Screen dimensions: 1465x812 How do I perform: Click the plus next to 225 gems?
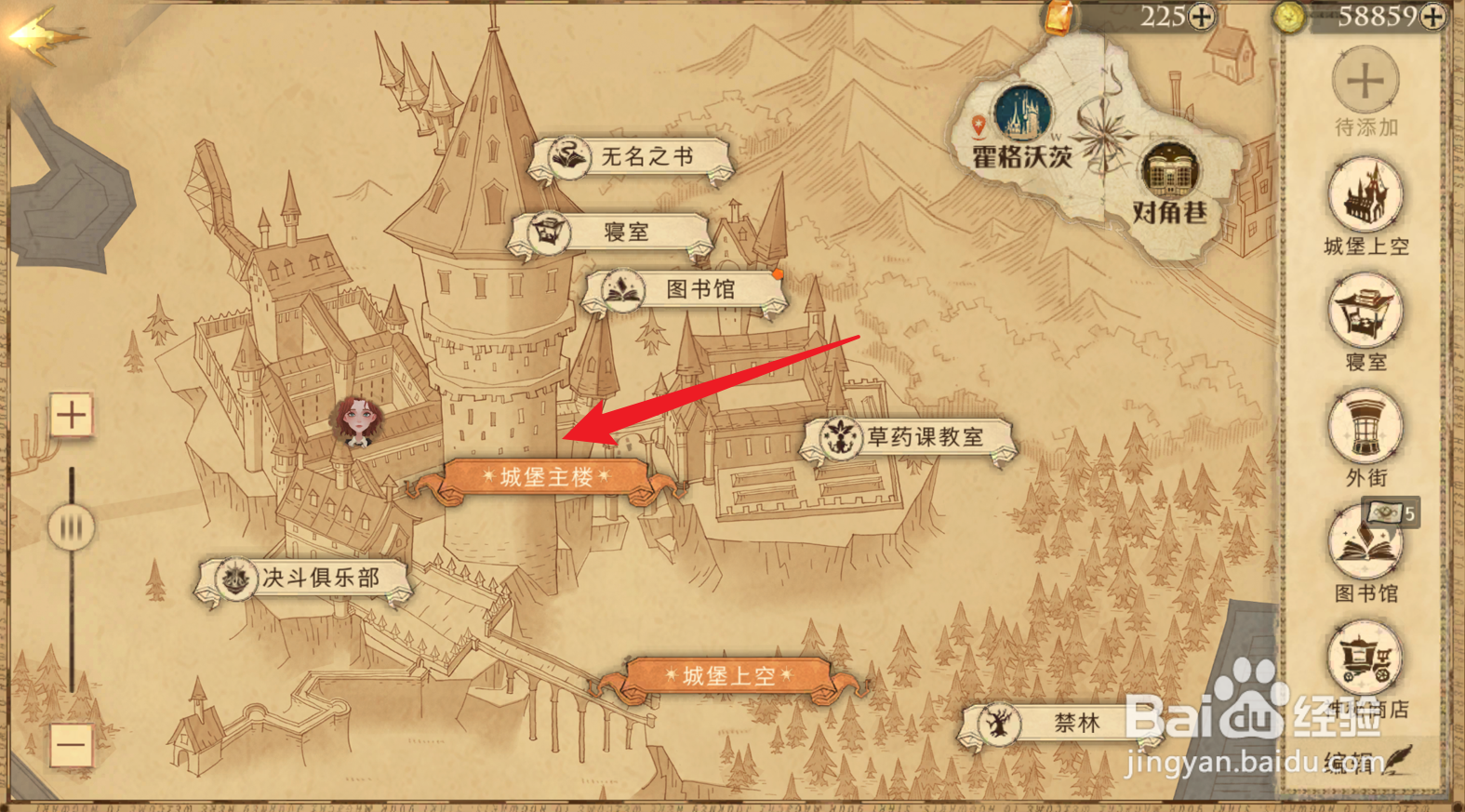1200,16
